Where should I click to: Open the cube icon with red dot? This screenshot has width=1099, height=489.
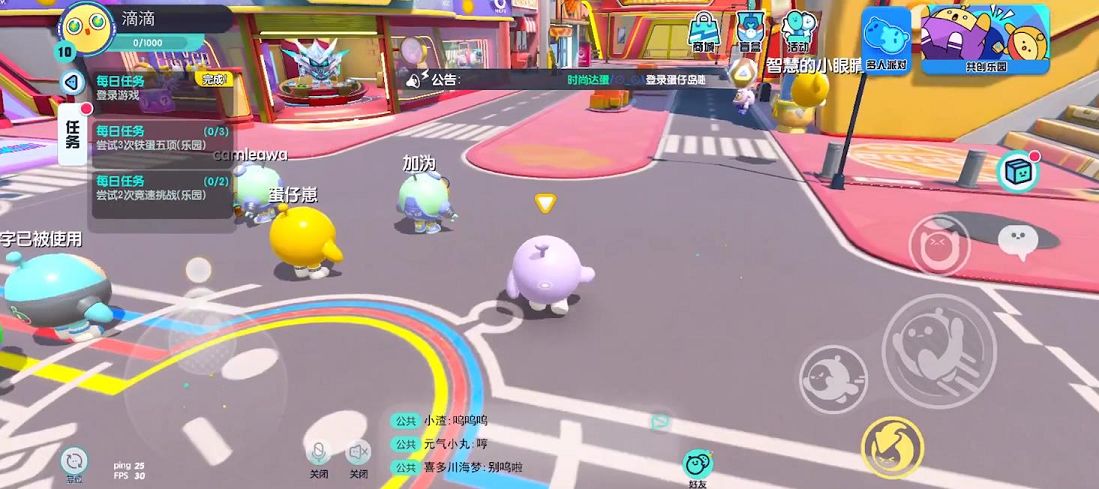1017,172
